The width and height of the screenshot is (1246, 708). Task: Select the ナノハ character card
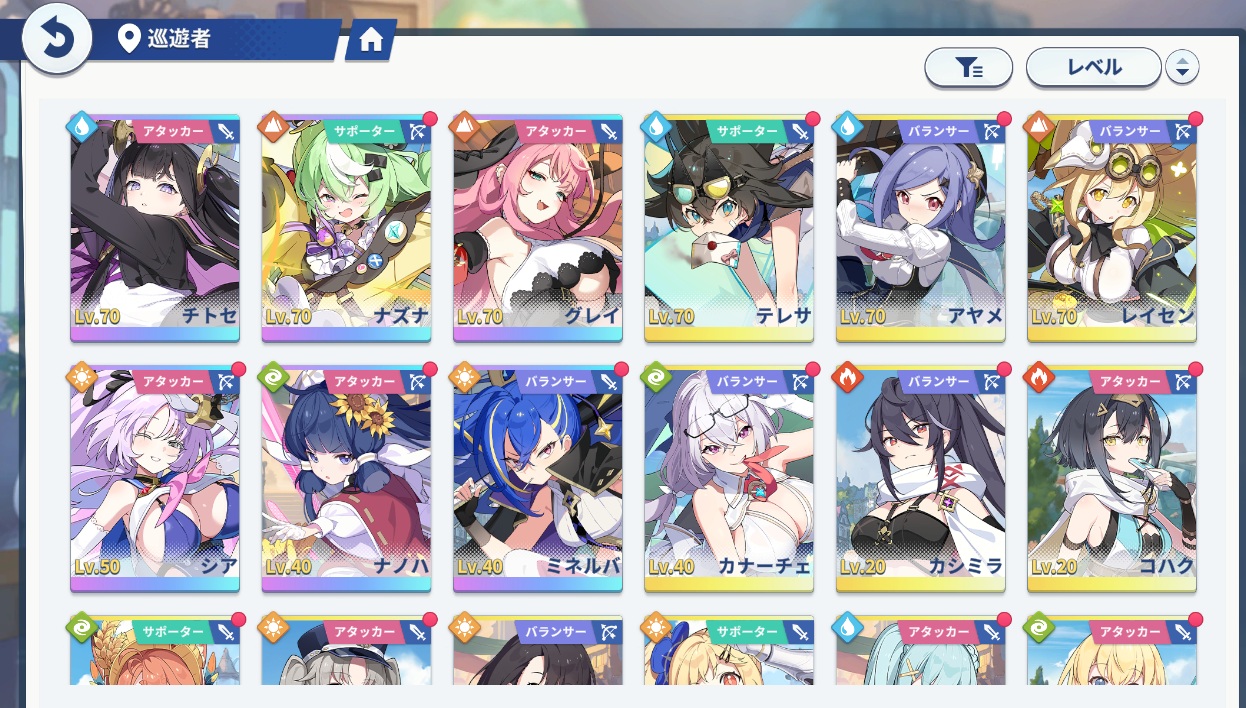pyautogui.click(x=346, y=476)
